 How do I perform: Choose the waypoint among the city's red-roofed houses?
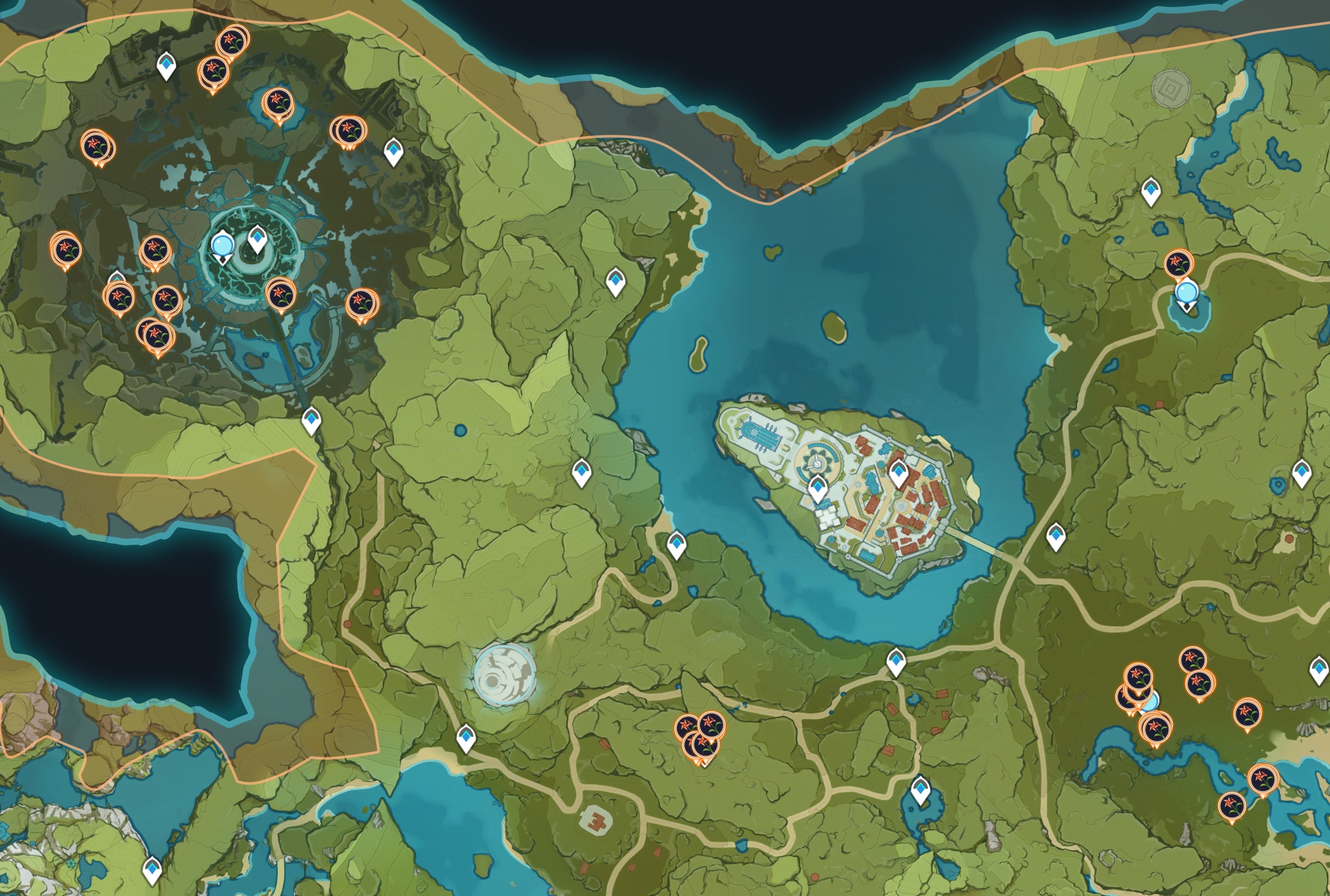tap(898, 473)
